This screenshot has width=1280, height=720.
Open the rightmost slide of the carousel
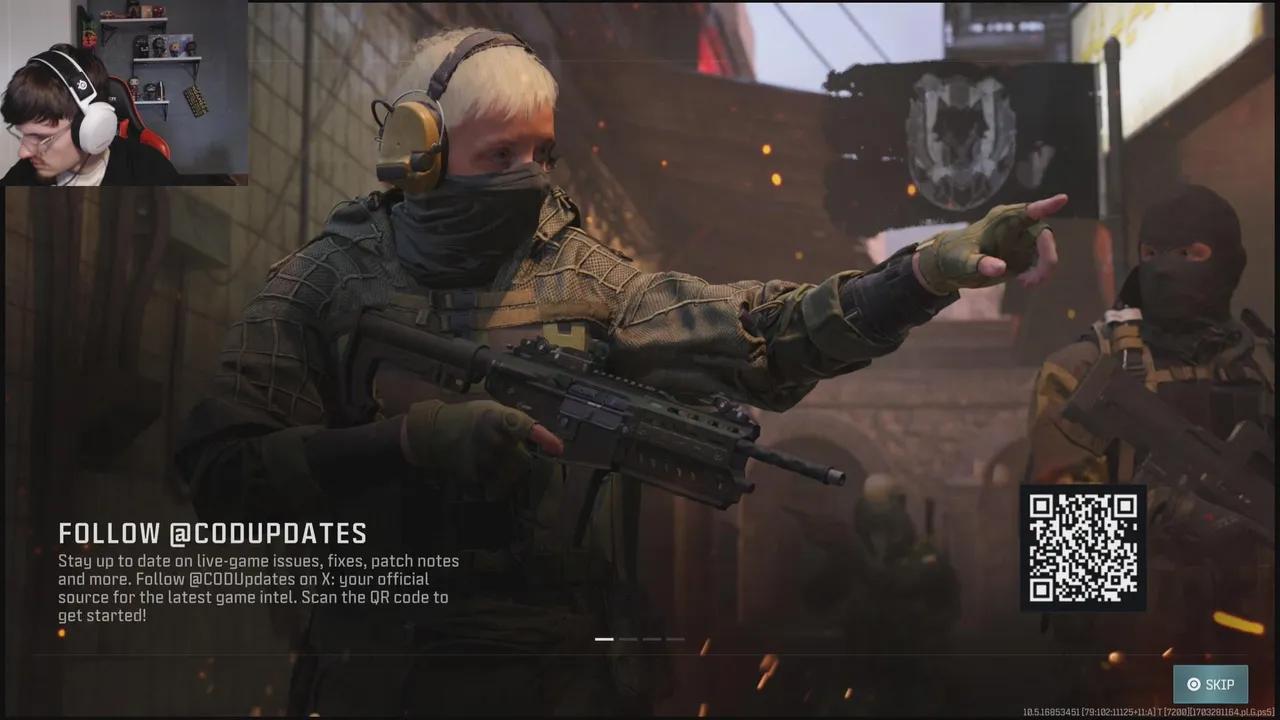[676, 639]
